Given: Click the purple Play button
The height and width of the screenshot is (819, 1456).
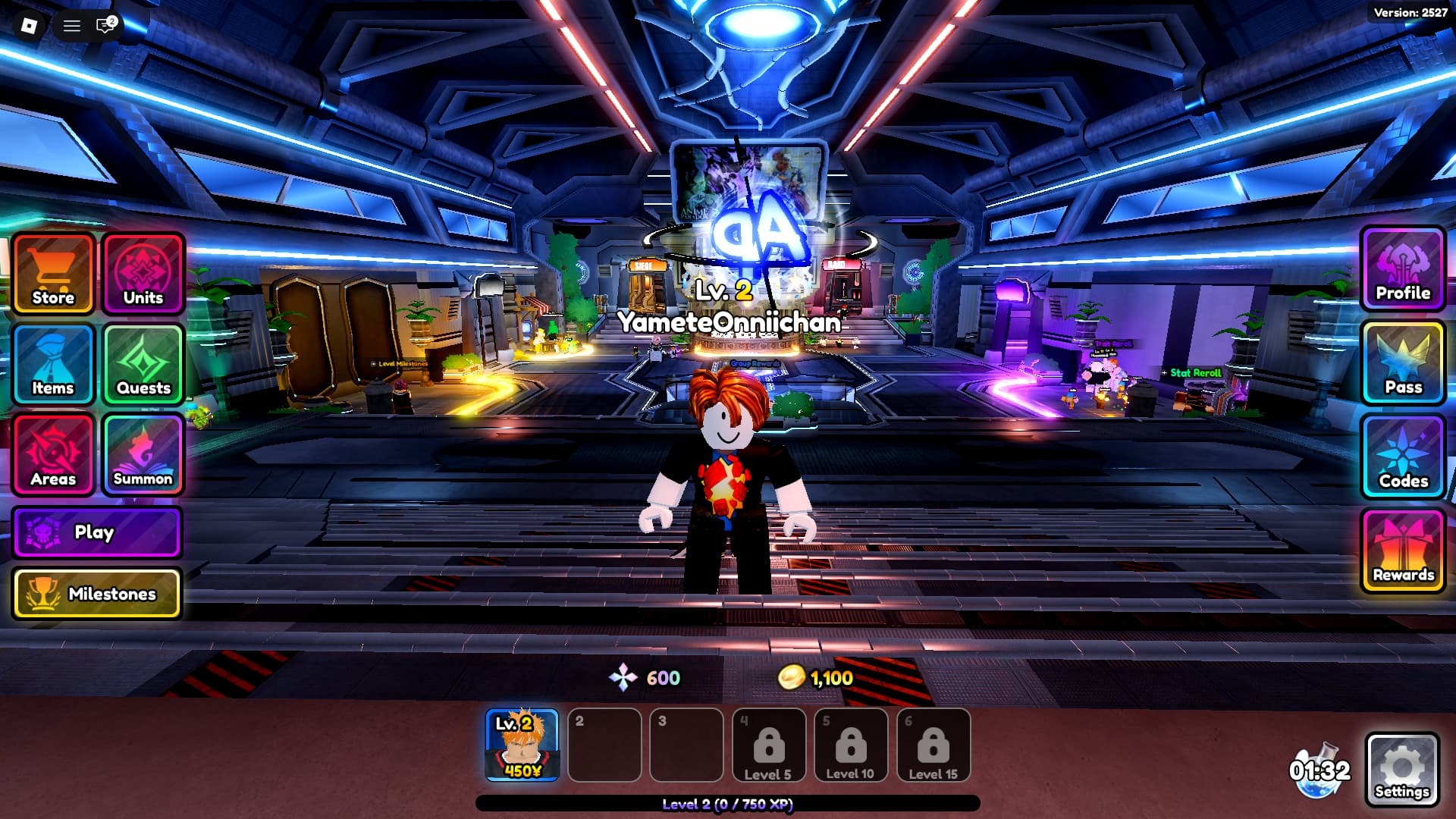Looking at the screenshot, I should pyautogui.click(x=97, y=532).
